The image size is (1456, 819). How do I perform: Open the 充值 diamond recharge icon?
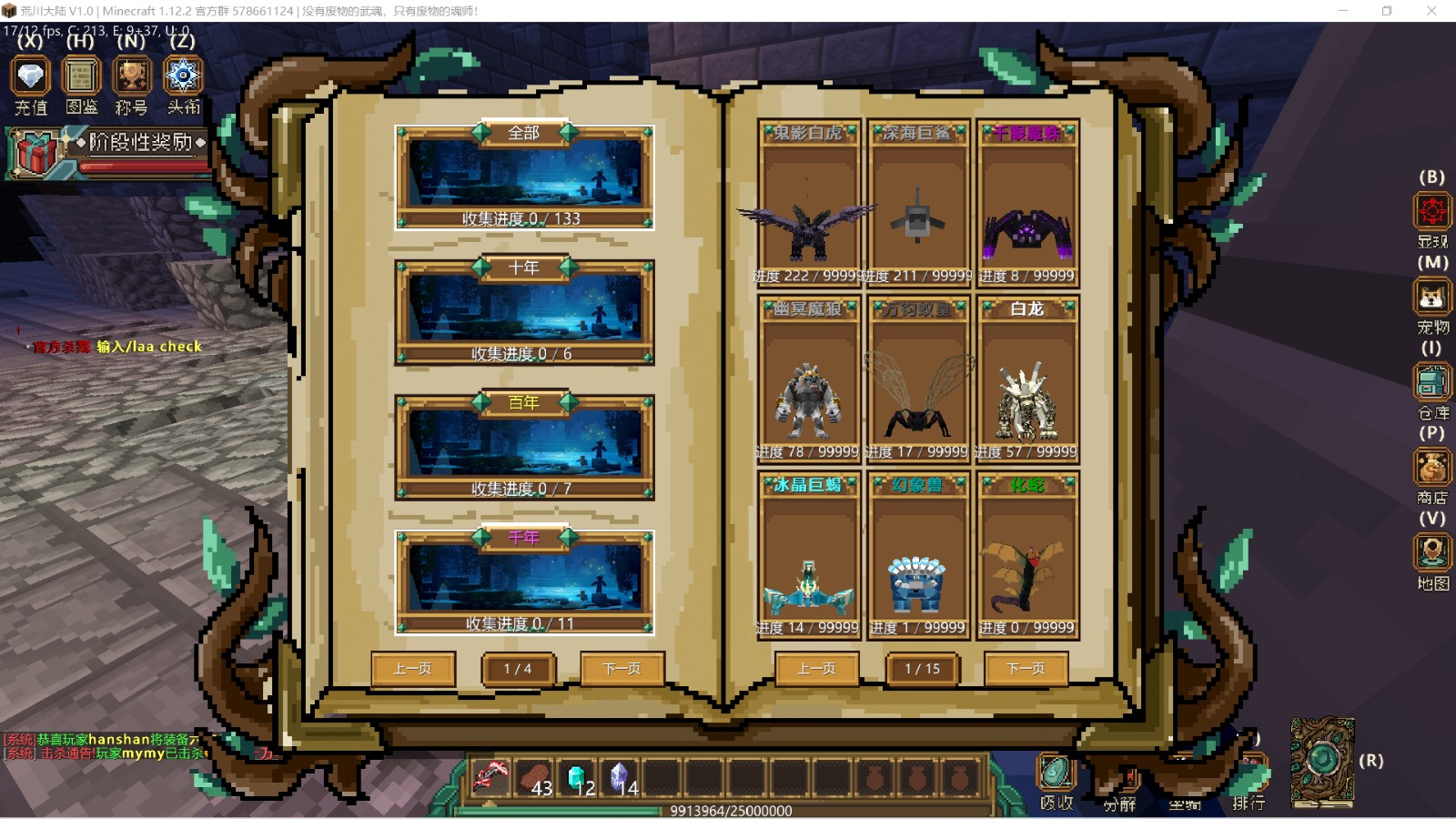pyautogui.click(x=30, y=77)
